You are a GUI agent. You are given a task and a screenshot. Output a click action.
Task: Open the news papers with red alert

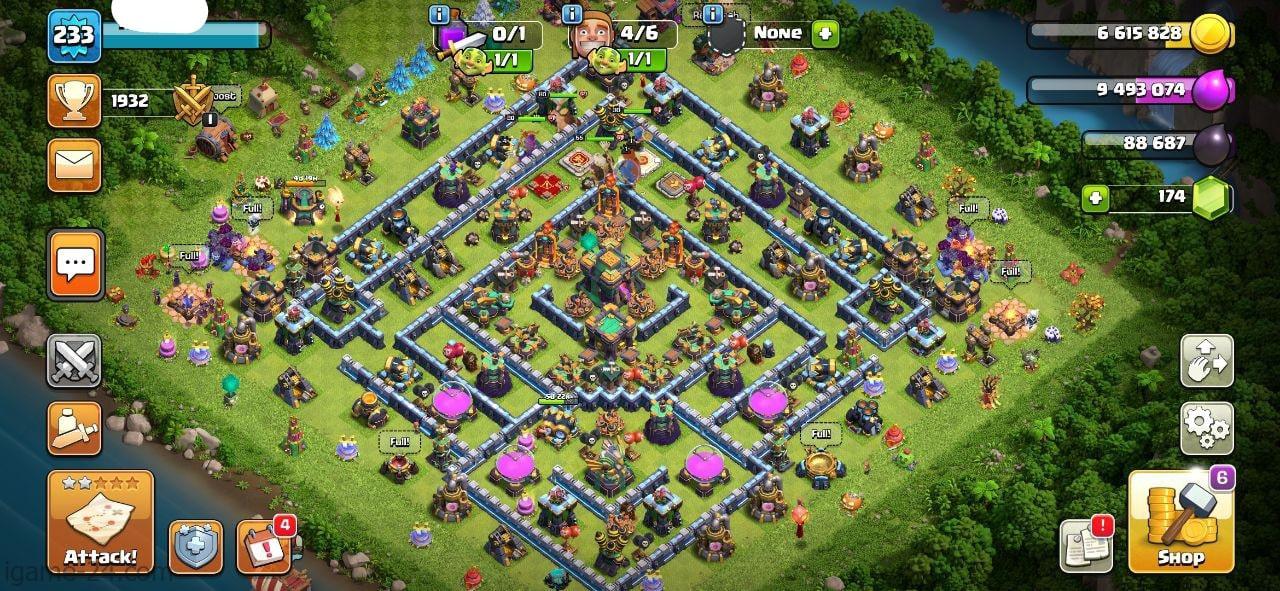coord(1086,546)
